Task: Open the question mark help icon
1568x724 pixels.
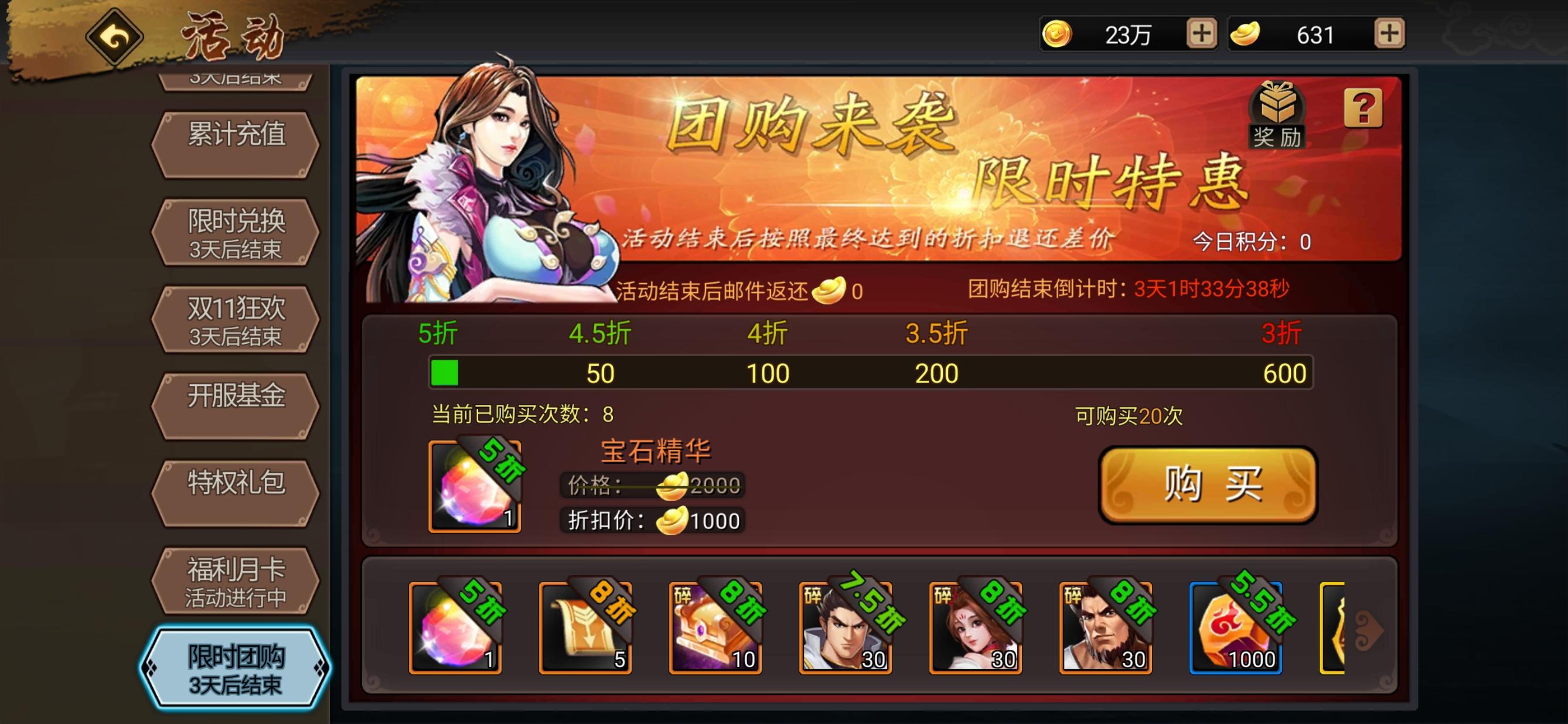Action: tap(1365, 110)
